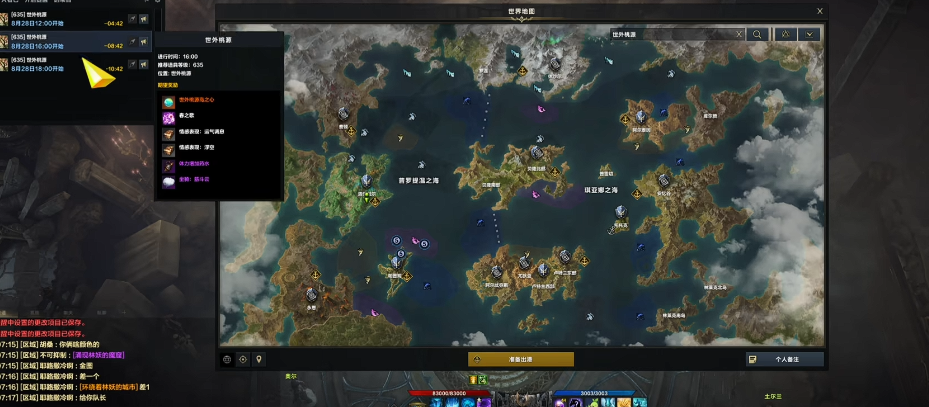
Task: Click the crosshair locate icon below the map
Action: coord(243,359)
